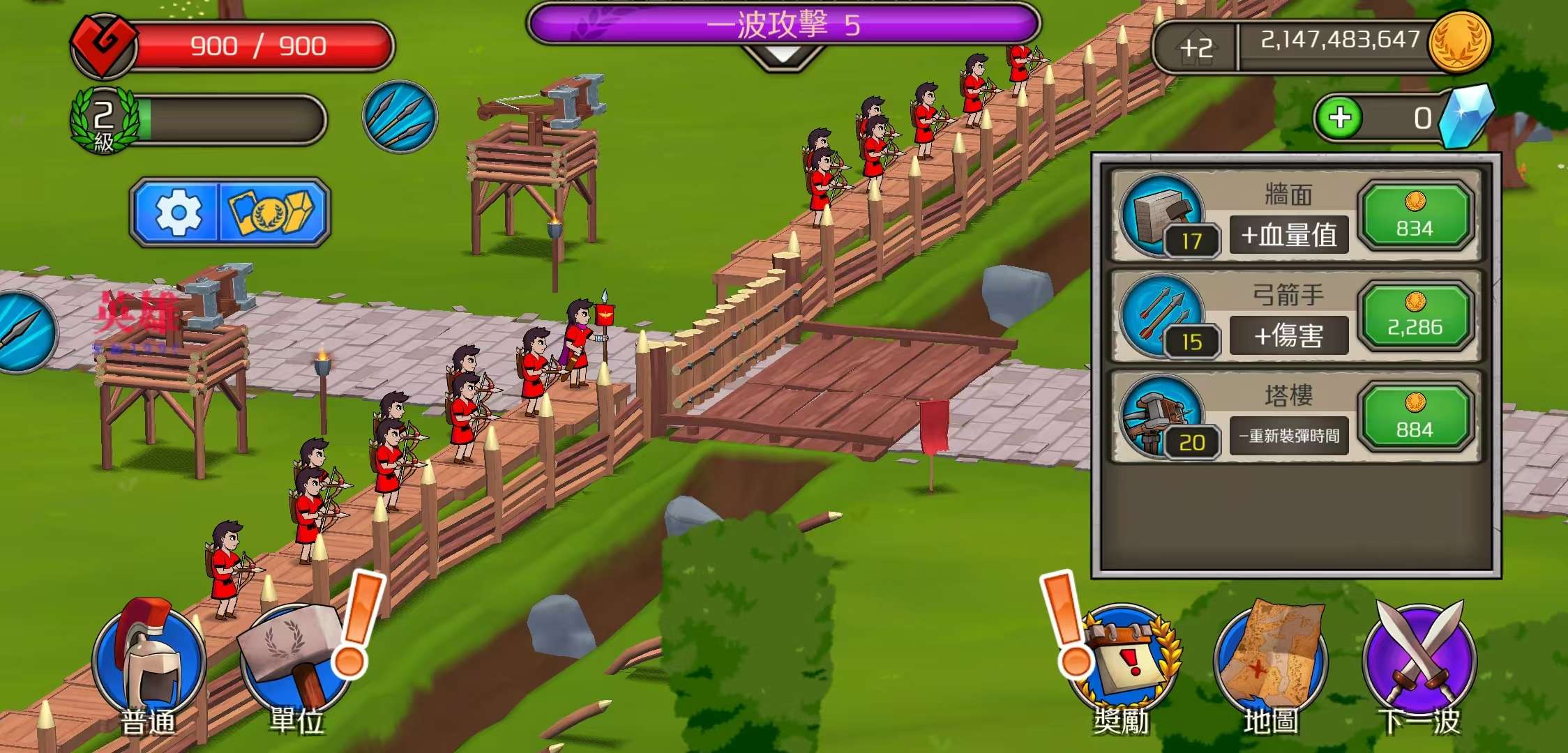Open the cards and gems shop button
This screenshot has height=753, width=1568.
pyautogui.click(x=273, y=212)
